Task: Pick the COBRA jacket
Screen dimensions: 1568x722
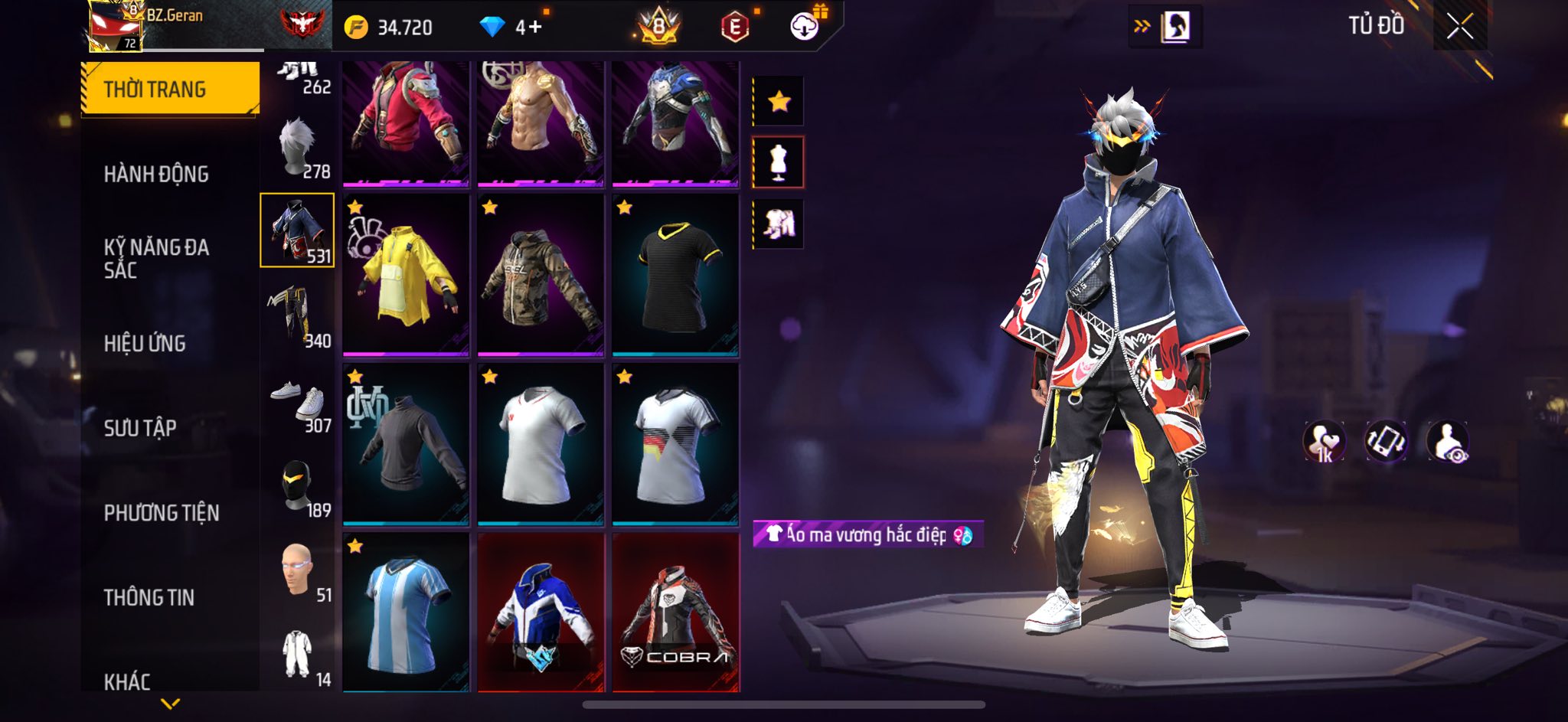Action: 675,613
